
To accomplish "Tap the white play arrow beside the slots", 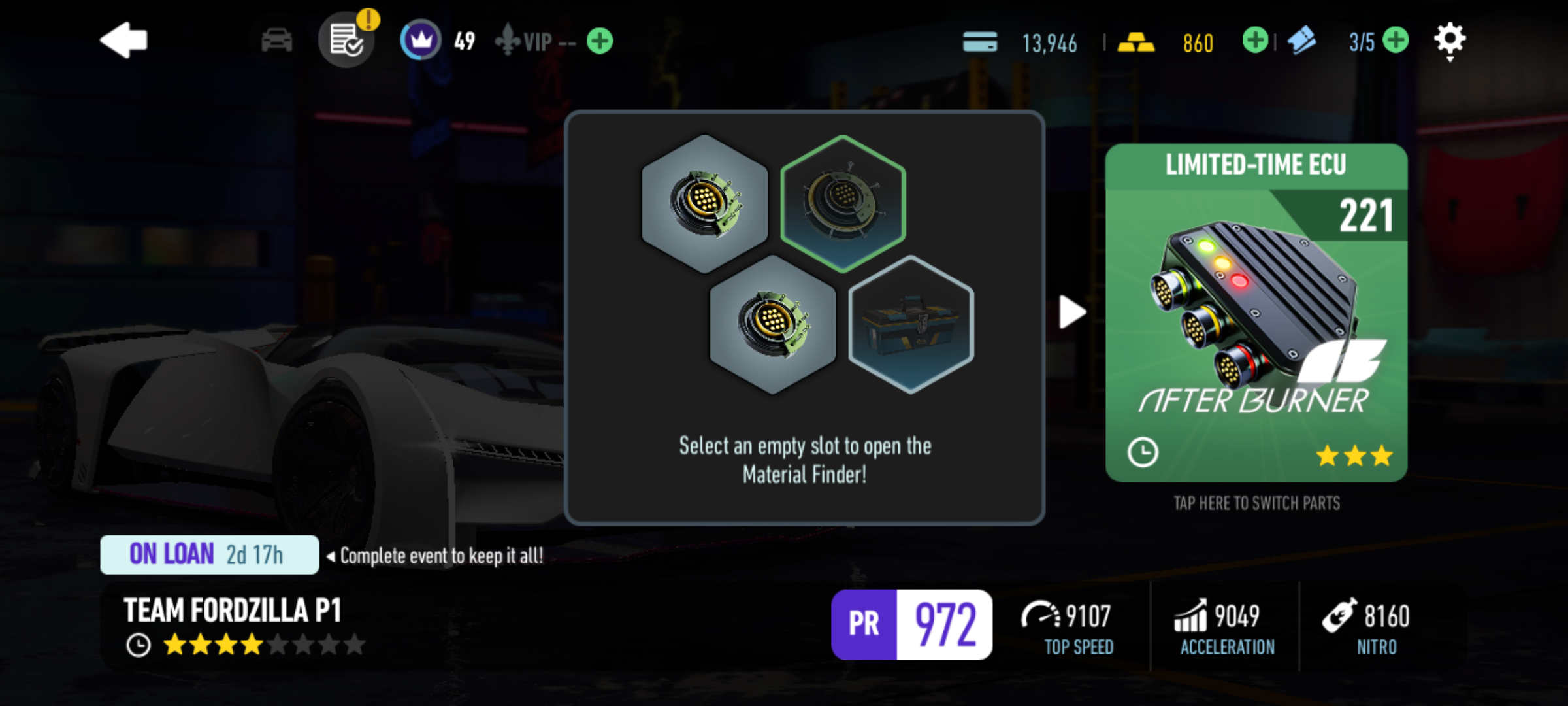I will coord(1072,312).
